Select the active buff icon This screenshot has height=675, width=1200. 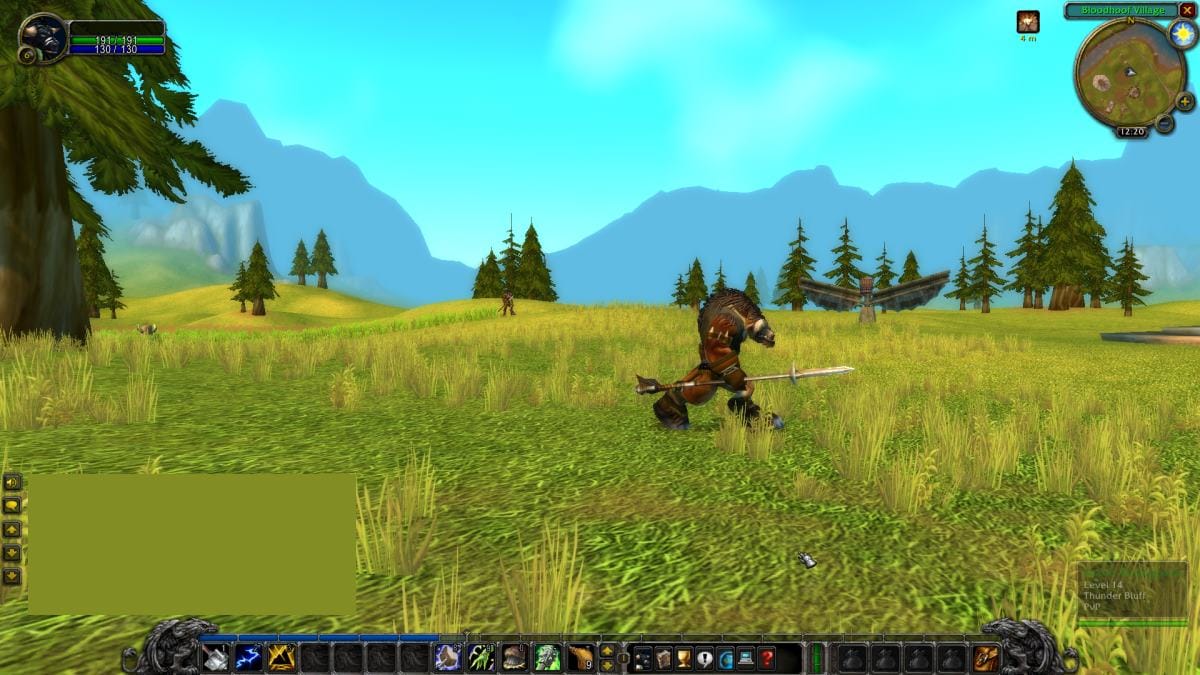1028,22
